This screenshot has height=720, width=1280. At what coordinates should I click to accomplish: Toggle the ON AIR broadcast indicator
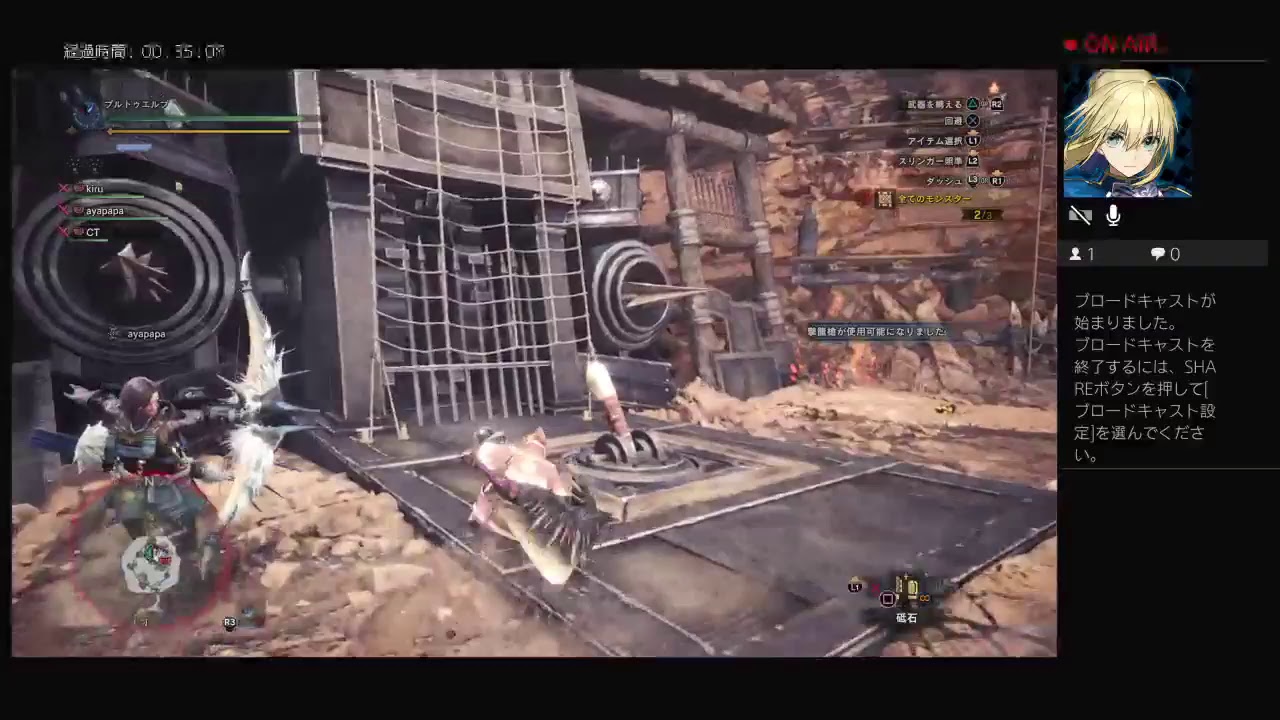click(1113, 43)
